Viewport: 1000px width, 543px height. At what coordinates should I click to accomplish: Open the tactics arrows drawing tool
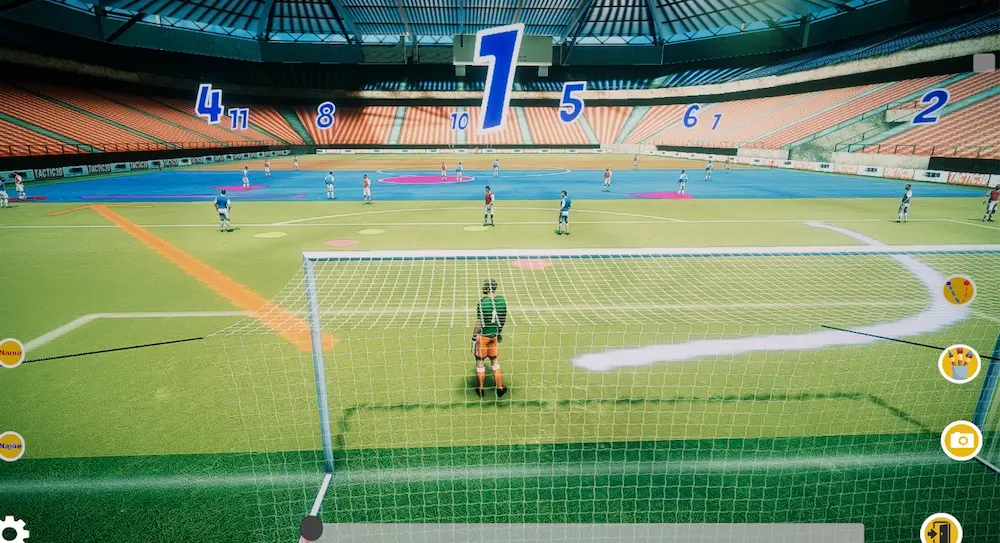(958, 291)
